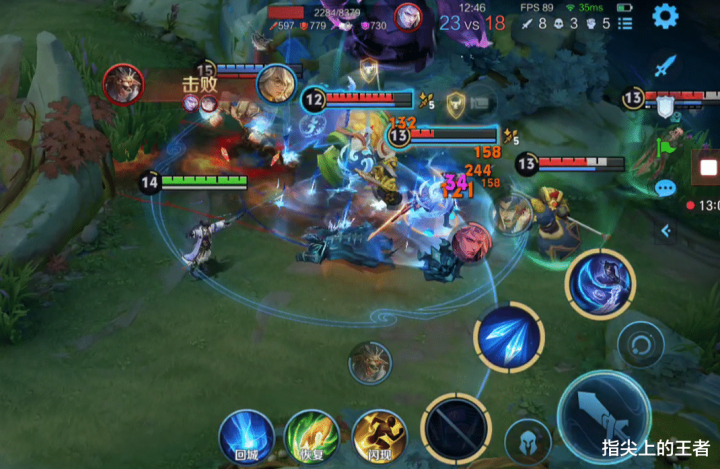Stop the screen recording with the square button
720x469 pixels.
tap(709, 166)
